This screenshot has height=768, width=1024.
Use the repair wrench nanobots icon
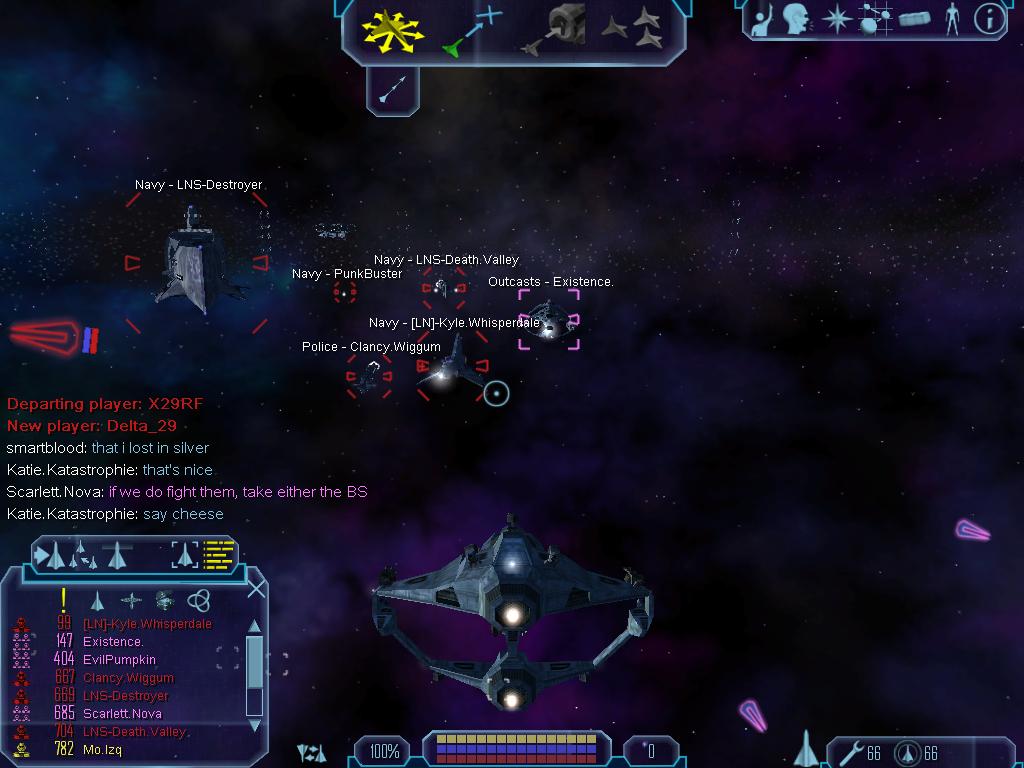[851, 752]
